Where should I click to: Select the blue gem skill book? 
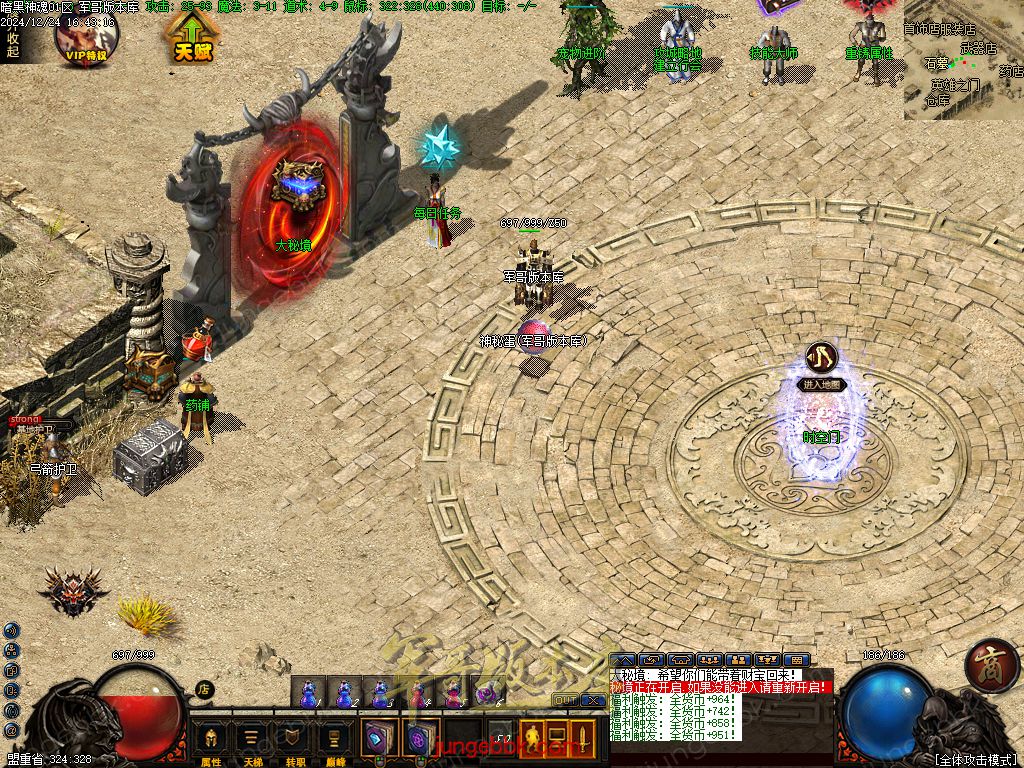coord(379,739)
